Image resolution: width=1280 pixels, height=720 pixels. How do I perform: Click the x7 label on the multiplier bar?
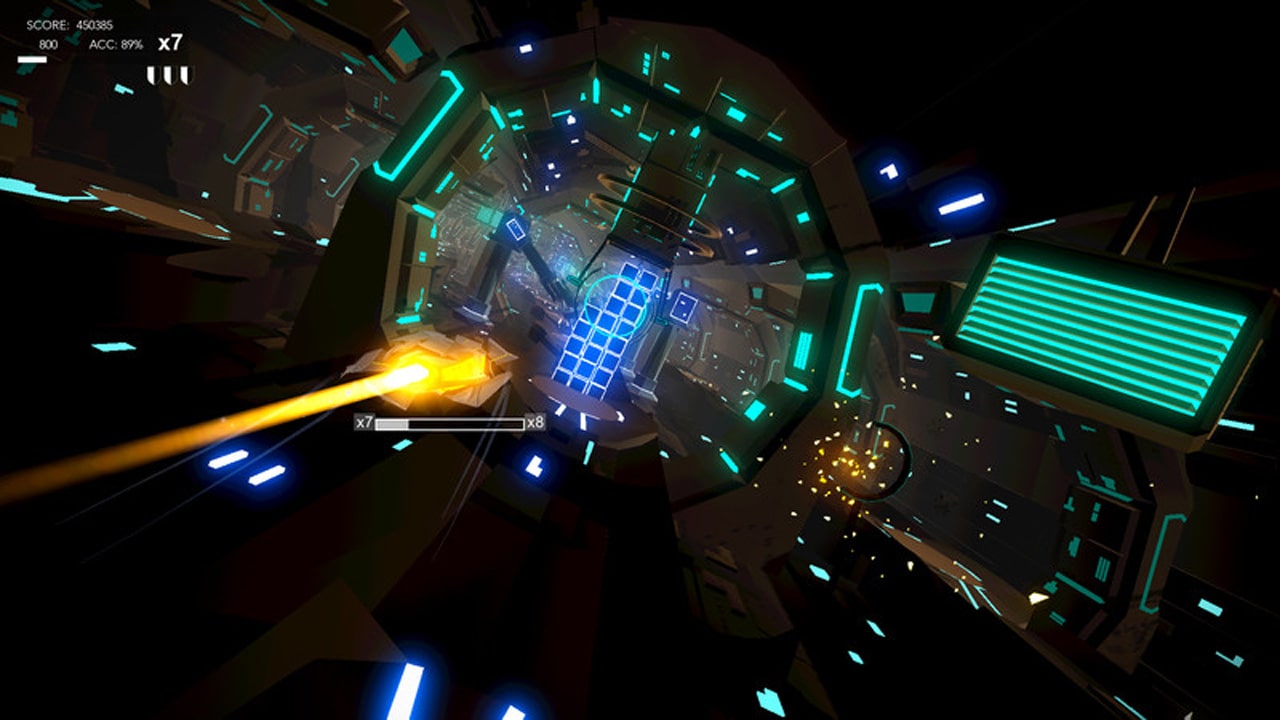[x=363, y=423]
